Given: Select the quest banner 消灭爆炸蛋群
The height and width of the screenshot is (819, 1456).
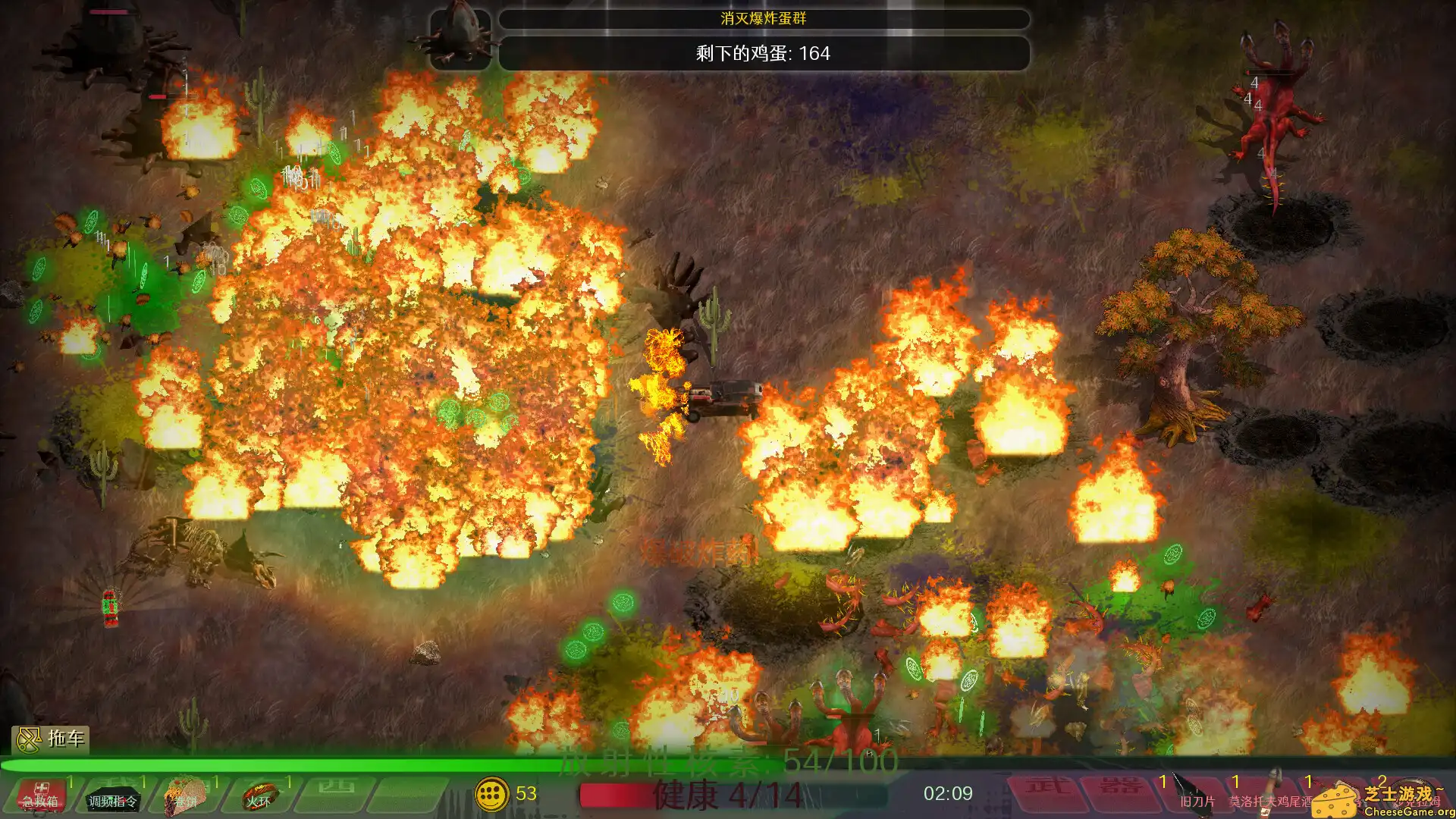Looking at the screenshot, I should pos(762,20).
